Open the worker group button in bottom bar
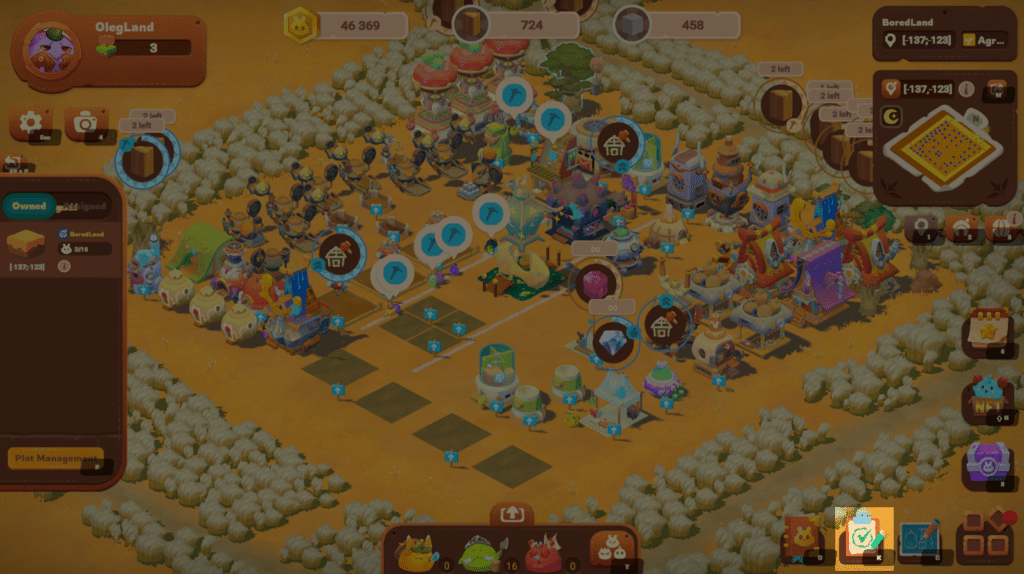Viewport: 1024px width, 574px height. point(609,548)
